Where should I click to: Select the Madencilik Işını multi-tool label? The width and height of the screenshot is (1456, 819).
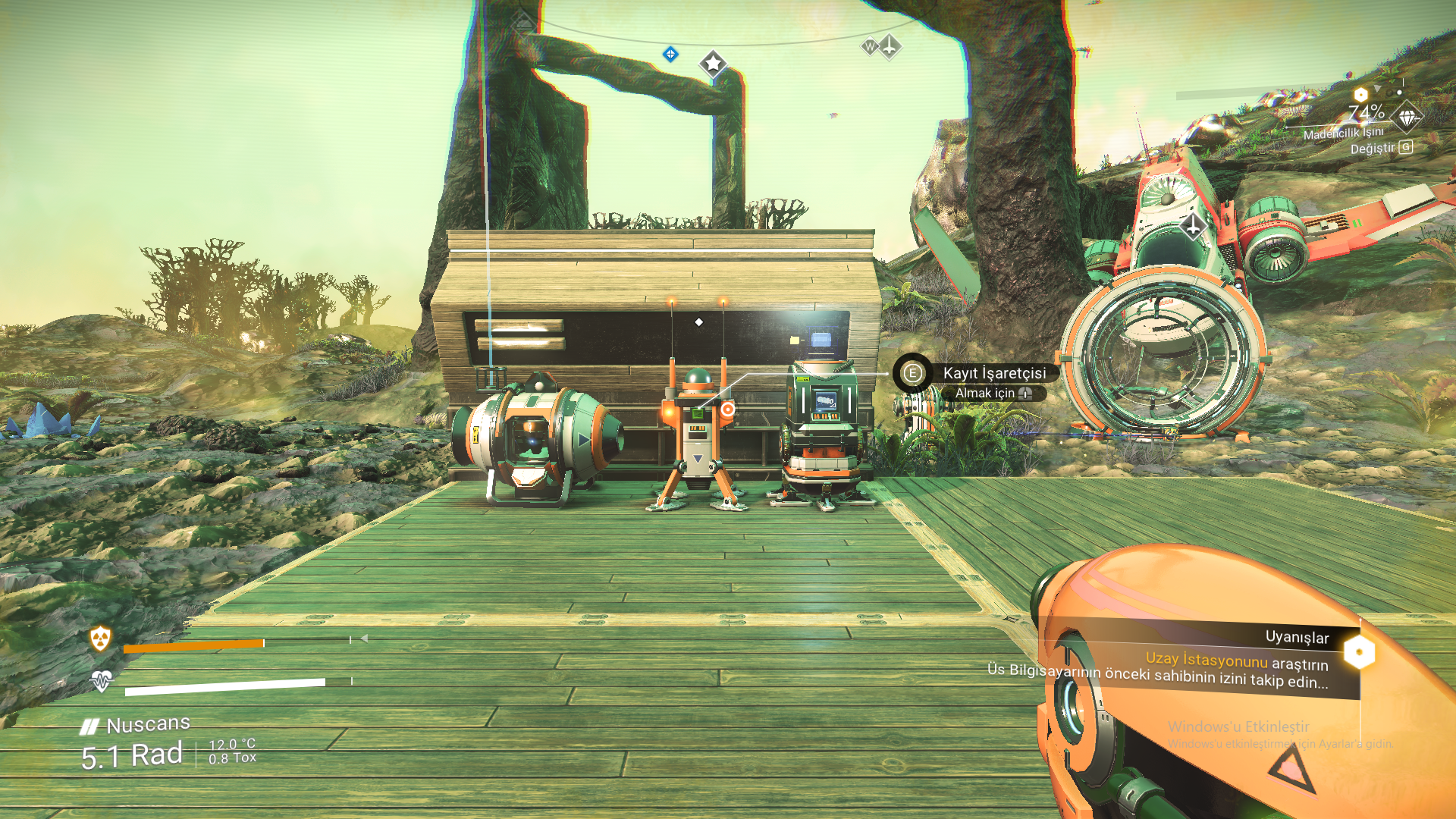coord(1343,133)
